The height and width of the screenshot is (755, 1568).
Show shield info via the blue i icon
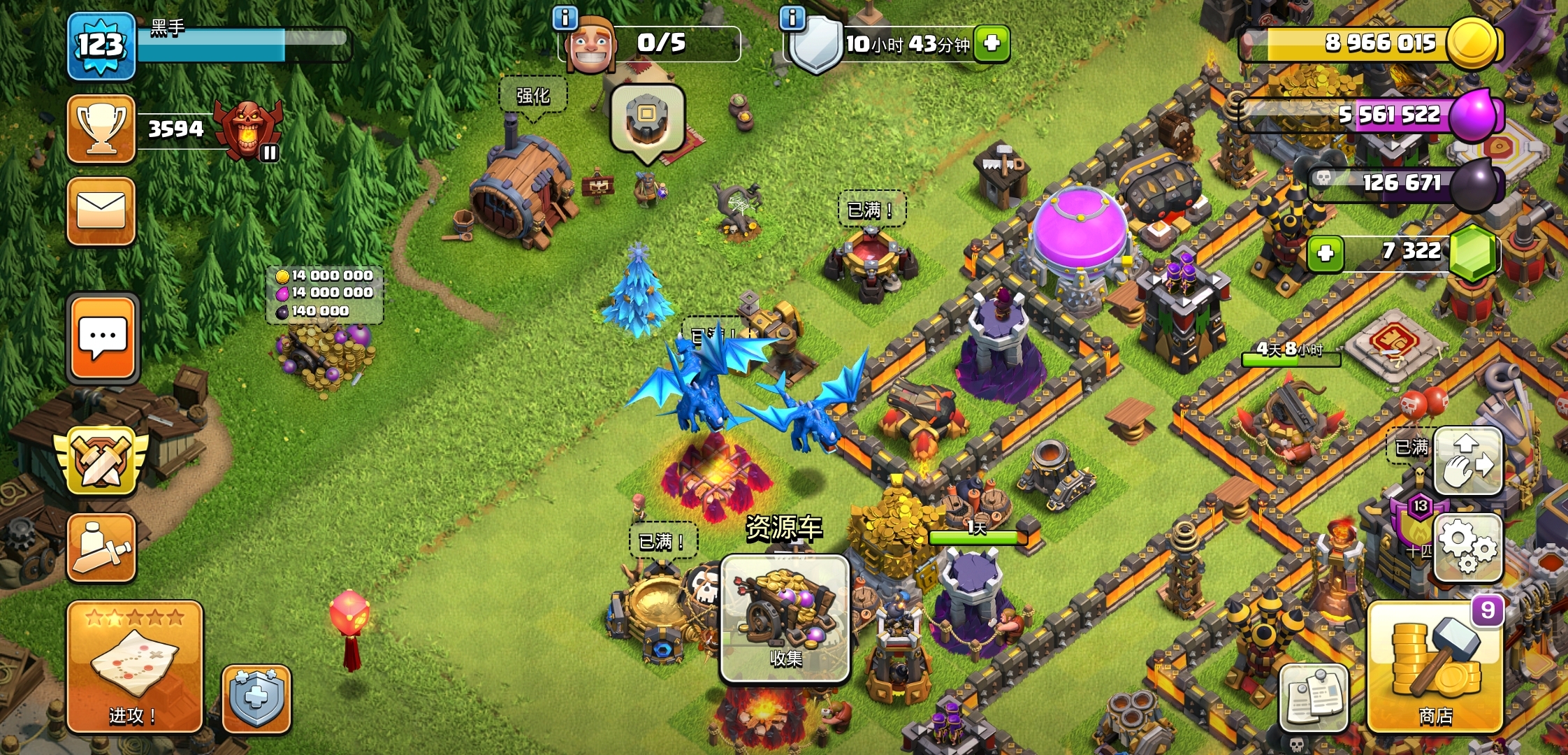click(x=792, y=17)
